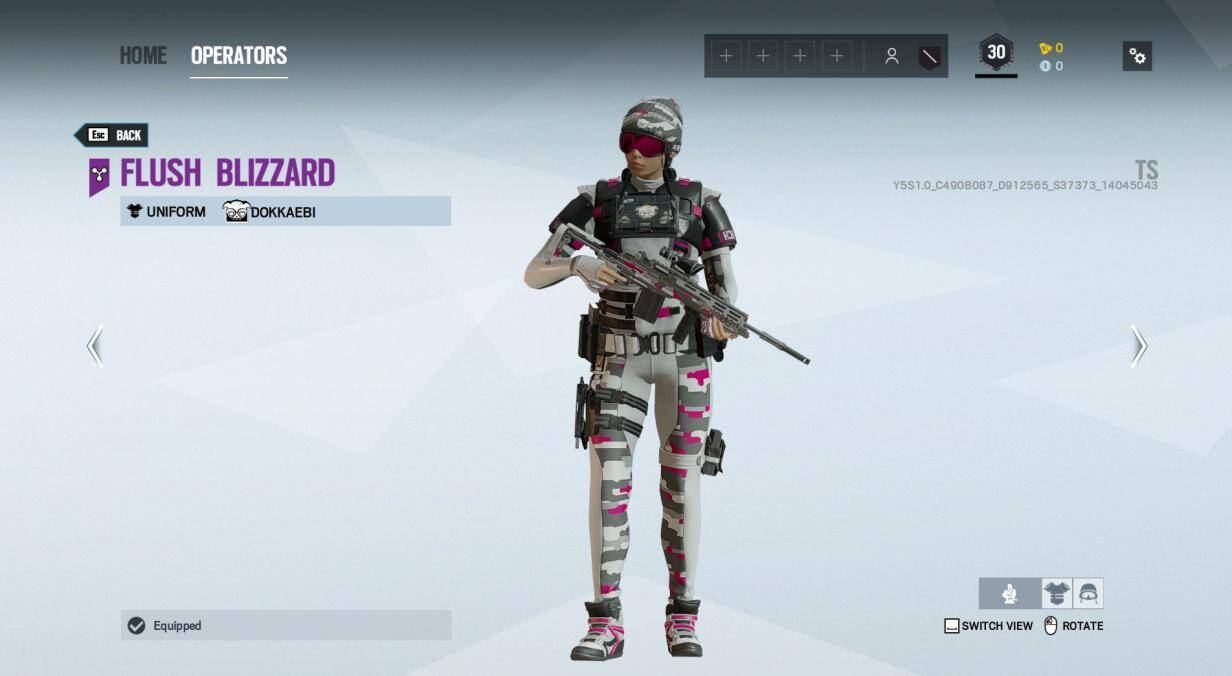Show the next uniform with the right arrow

tap(1138, 346)
